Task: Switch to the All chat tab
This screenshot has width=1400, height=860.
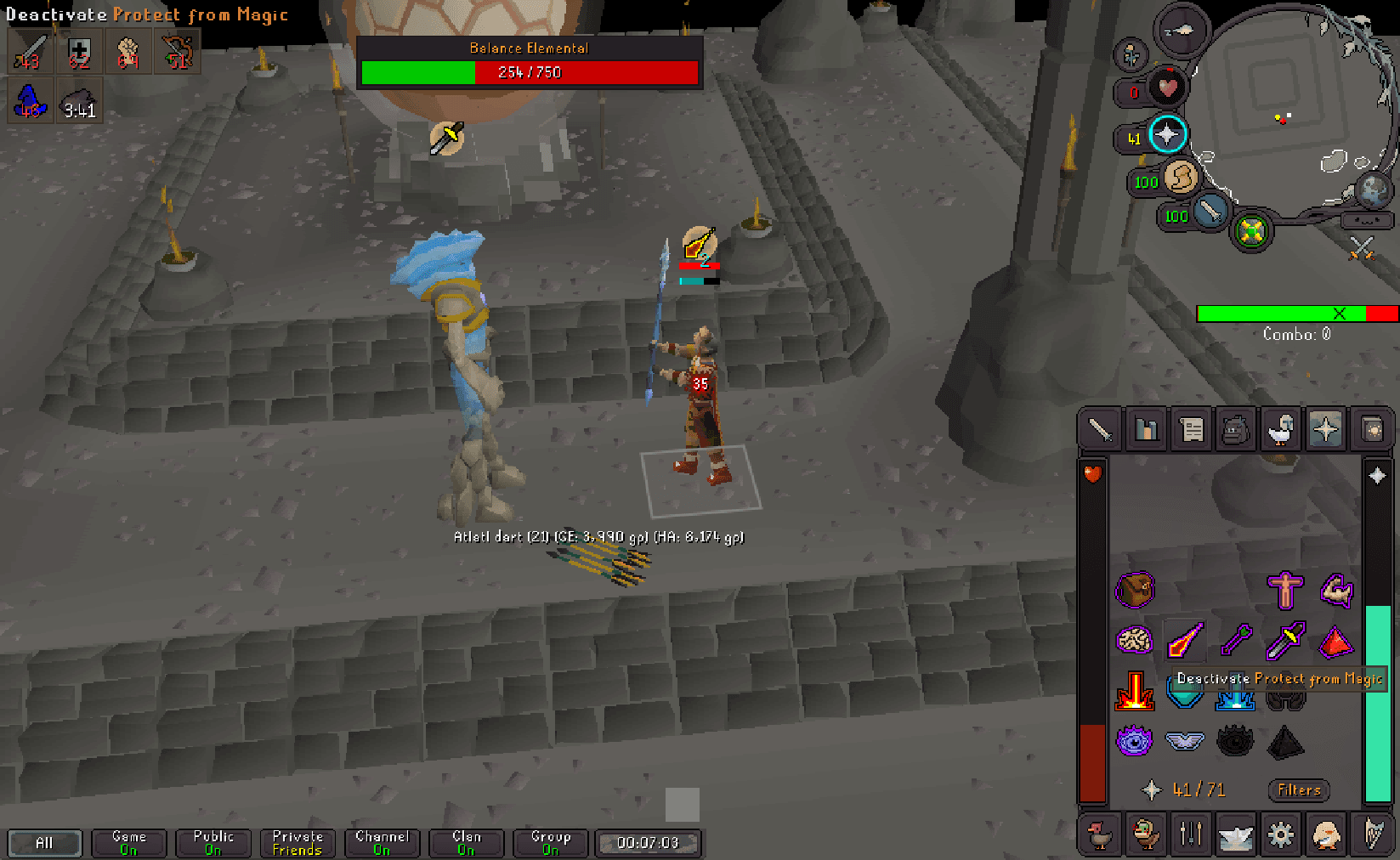Action: pos(44,843)
